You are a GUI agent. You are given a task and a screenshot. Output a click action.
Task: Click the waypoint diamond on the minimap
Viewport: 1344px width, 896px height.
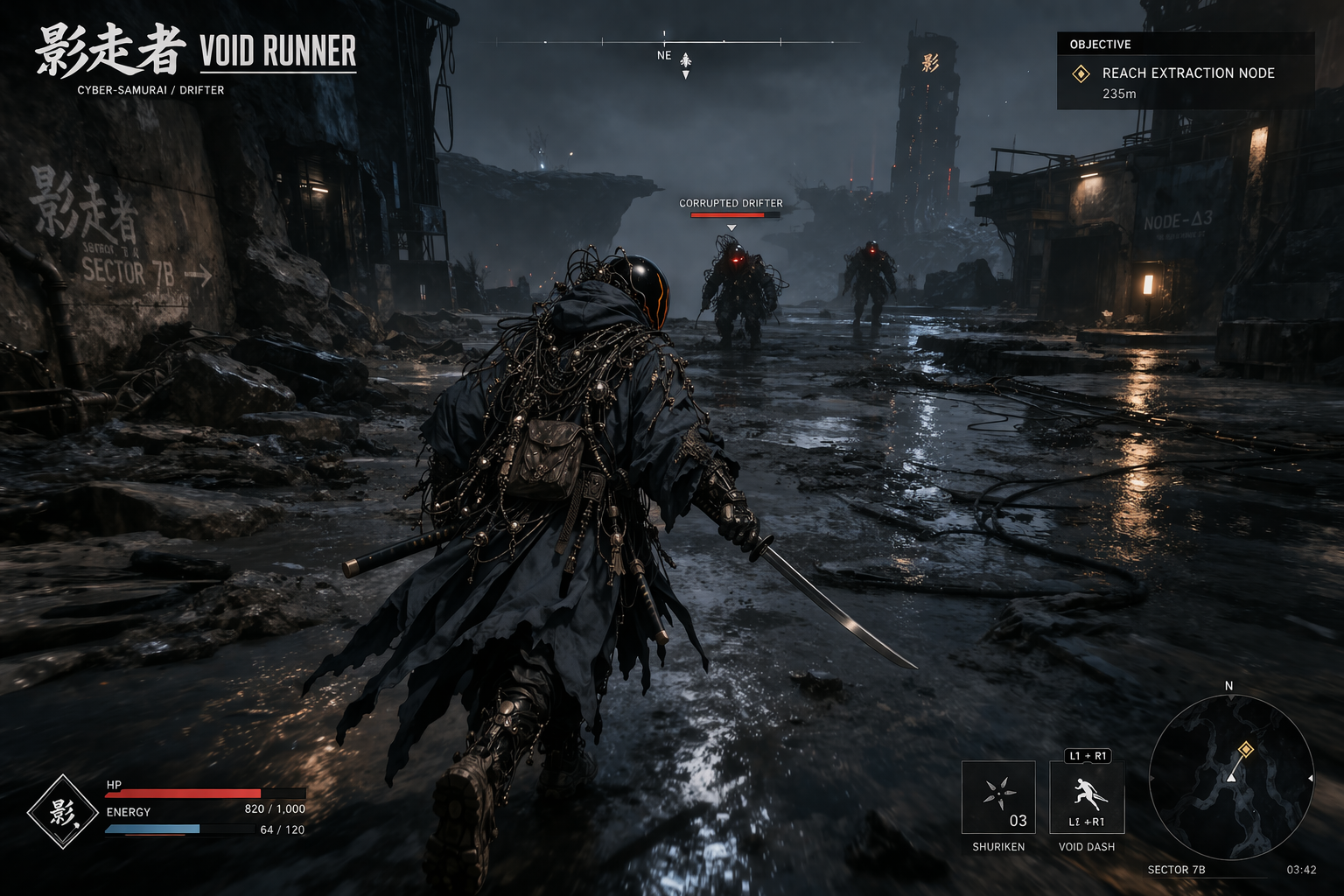[1246, 747]
